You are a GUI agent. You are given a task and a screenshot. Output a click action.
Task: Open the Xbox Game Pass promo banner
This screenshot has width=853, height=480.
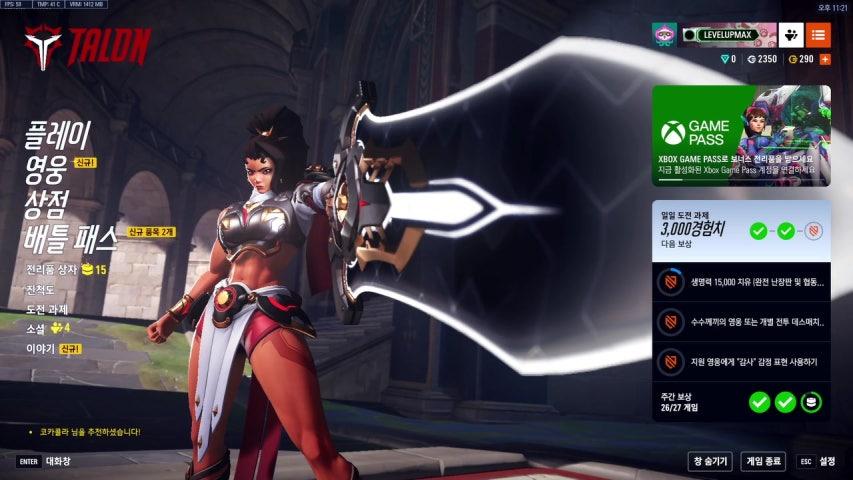(x=740, y=135)
